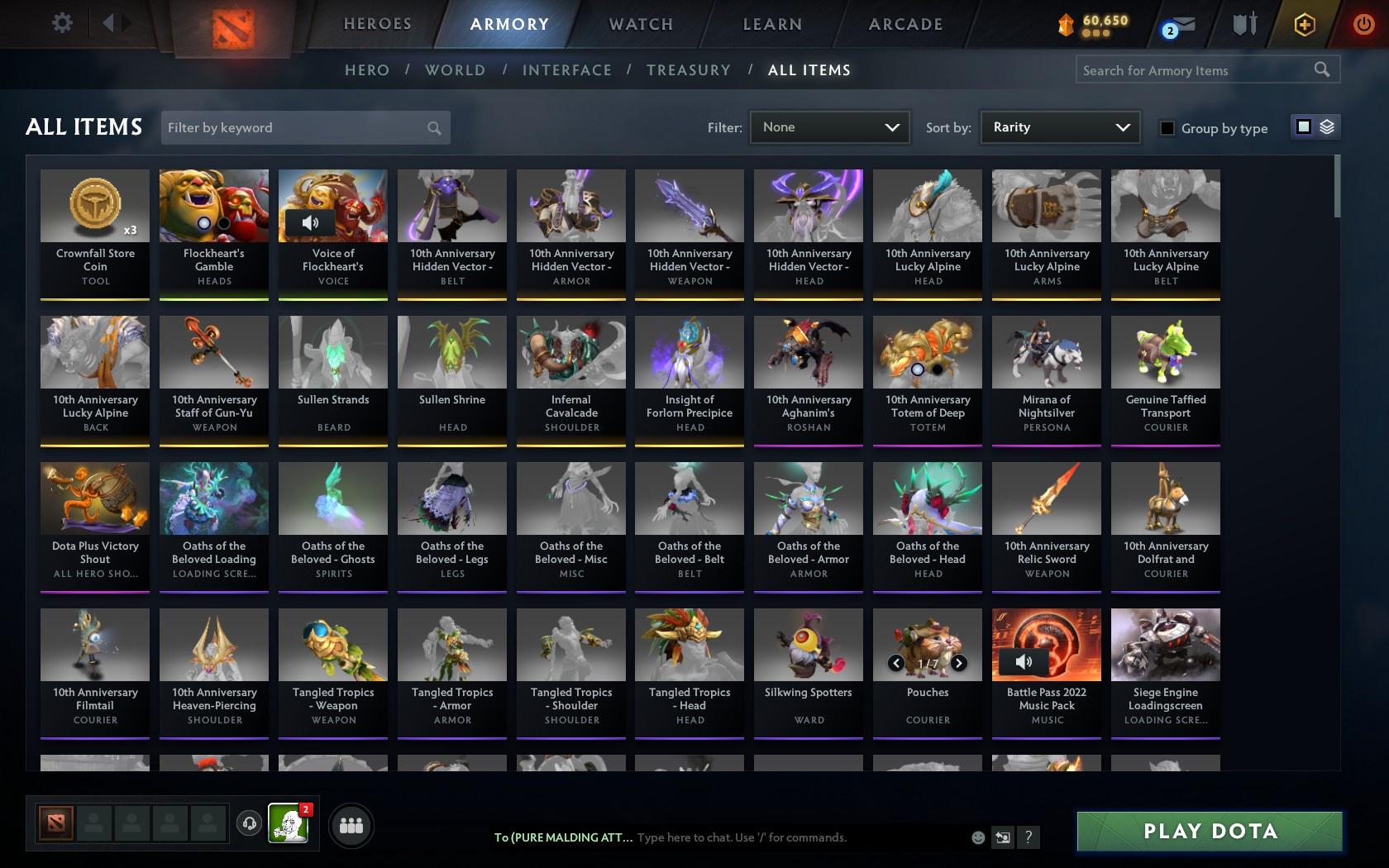Mute the Voice of Flockheart's preview speaker
The width and height of the screenshot is (1389, 868).
tap(309, 222)
